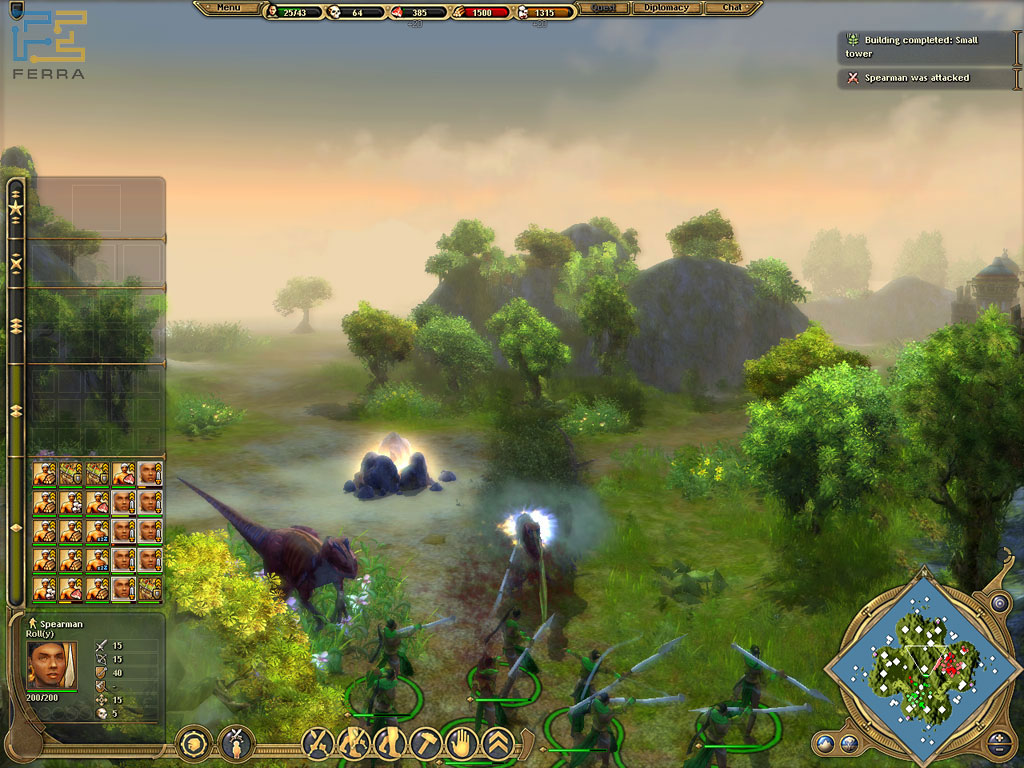Viewport: 1024px width, 768px height.
Task: Activate the crossed swords attack command
Action: (319, 743)
